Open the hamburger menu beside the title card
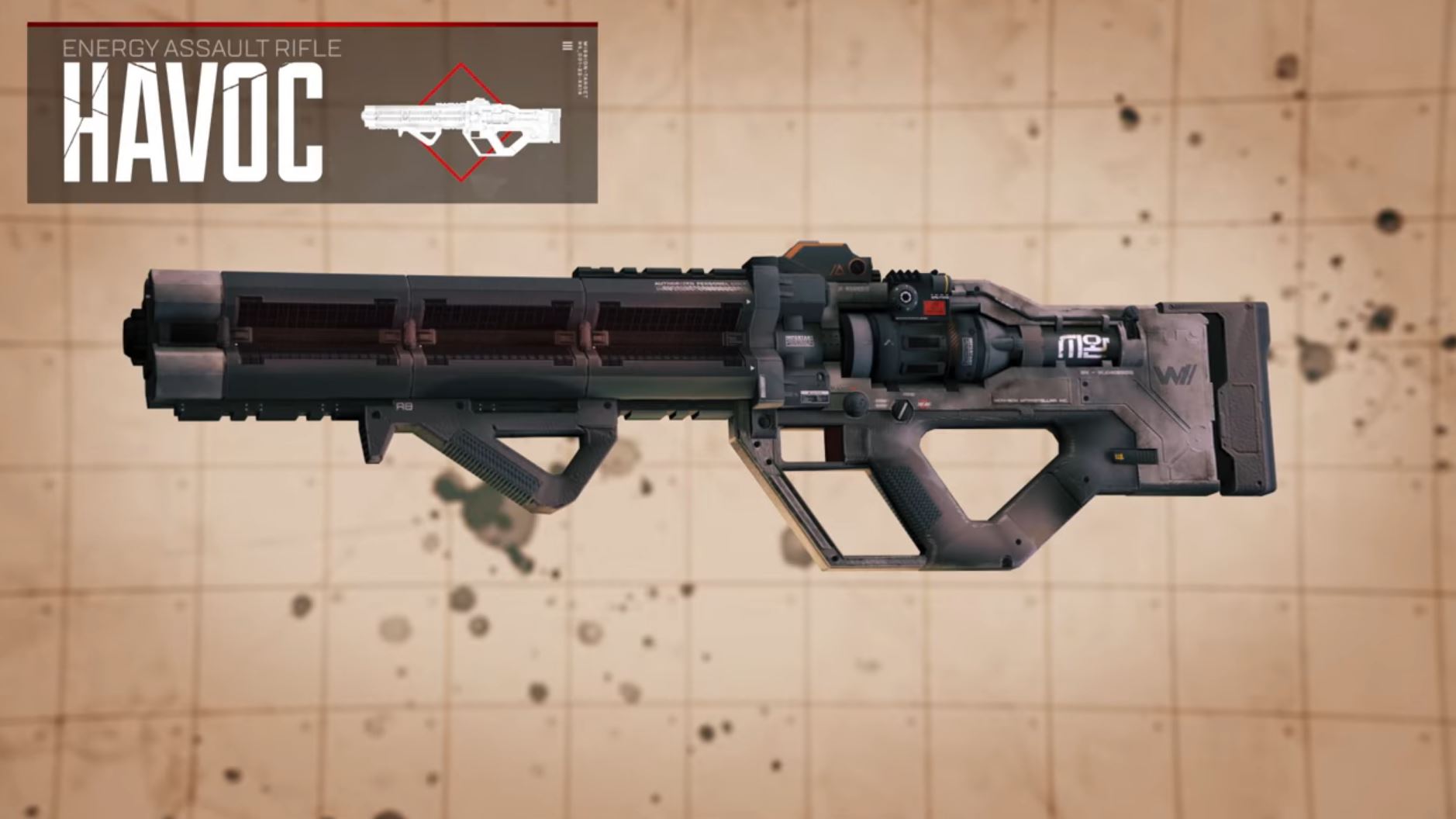Image resolution: width=1456 pixels, height=819 pixels. tap(567, 45)
